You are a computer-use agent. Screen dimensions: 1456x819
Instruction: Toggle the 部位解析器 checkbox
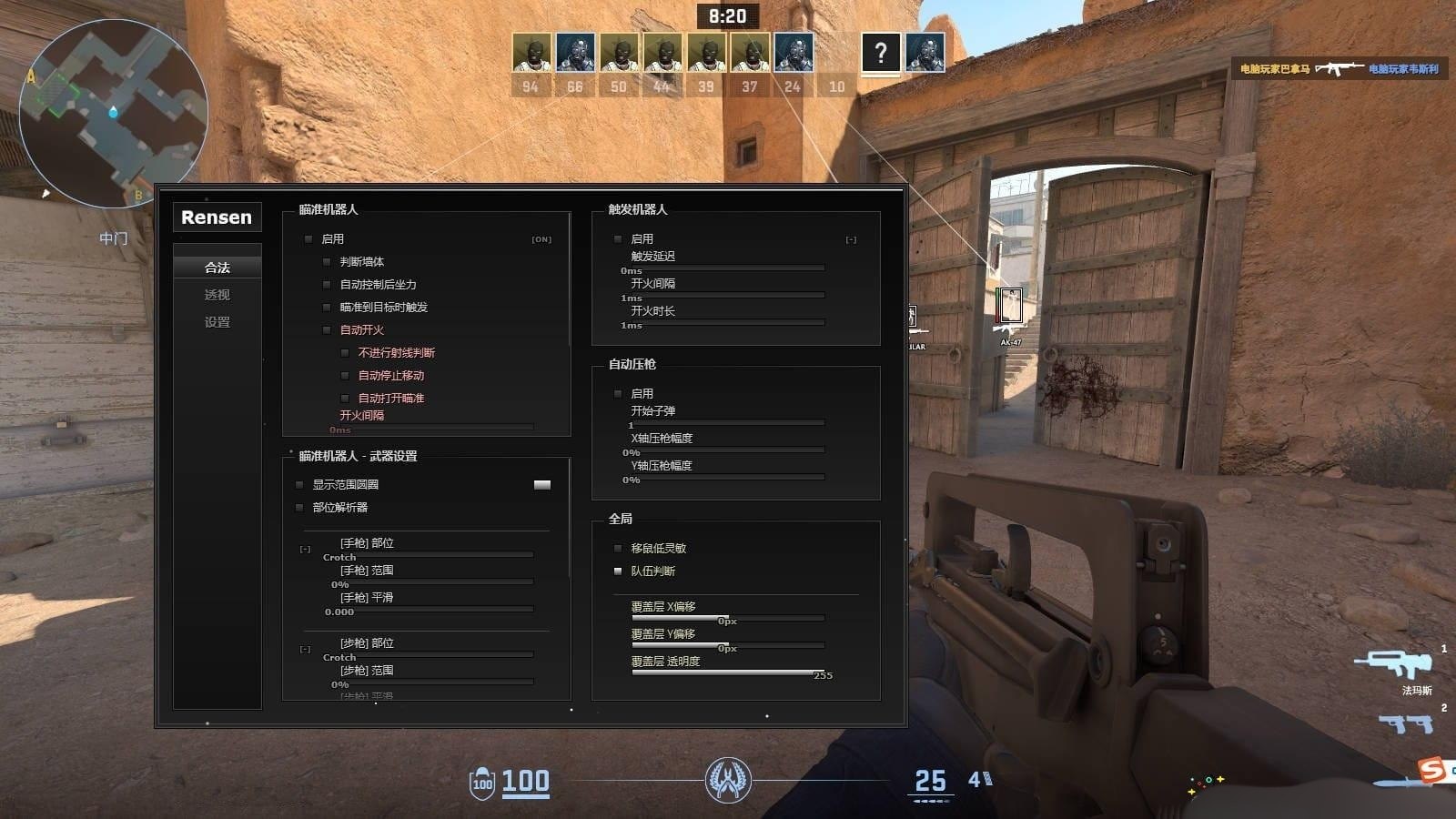coord(299,508)
